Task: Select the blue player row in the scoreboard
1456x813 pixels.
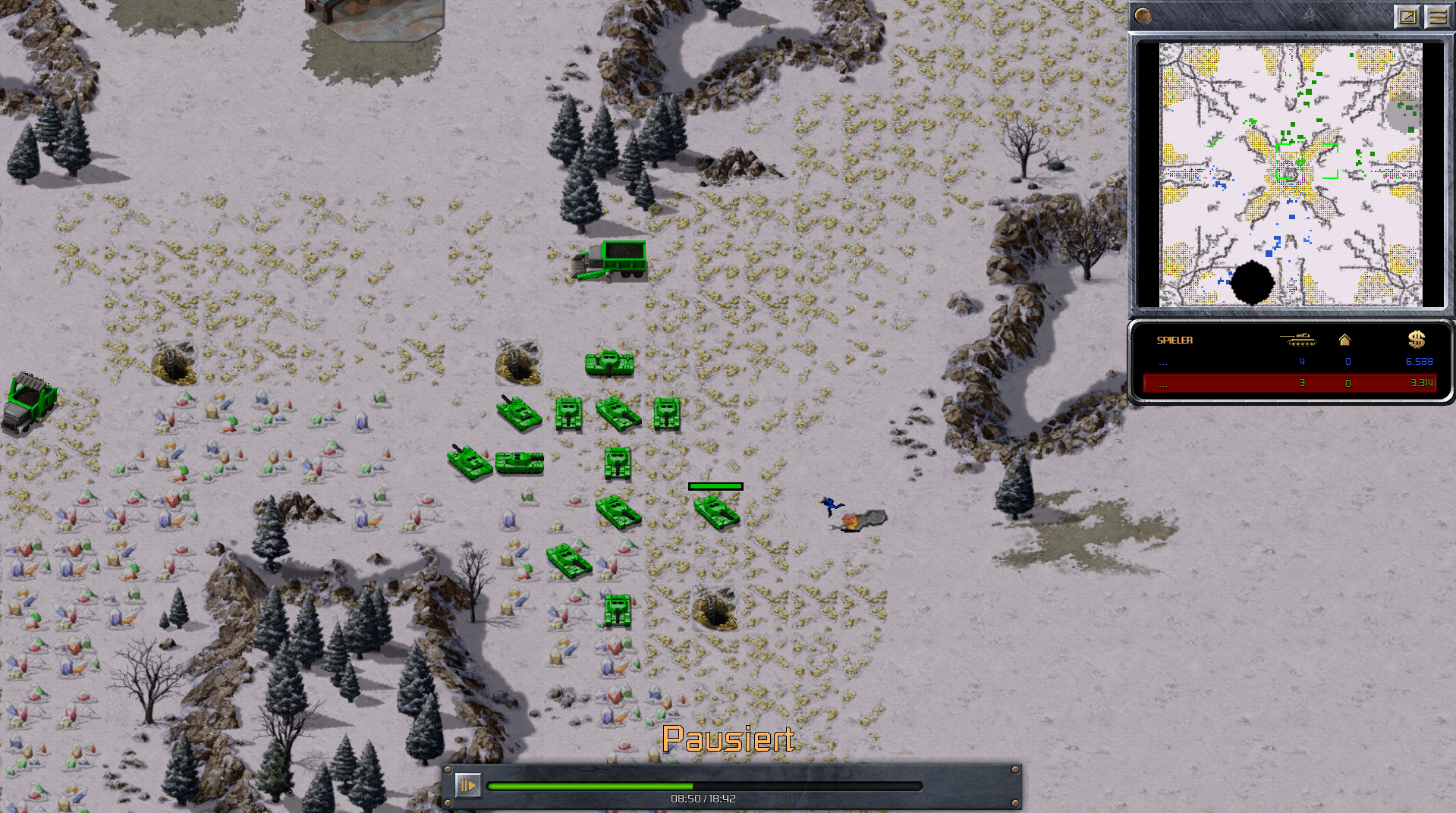Action: 1290,362
